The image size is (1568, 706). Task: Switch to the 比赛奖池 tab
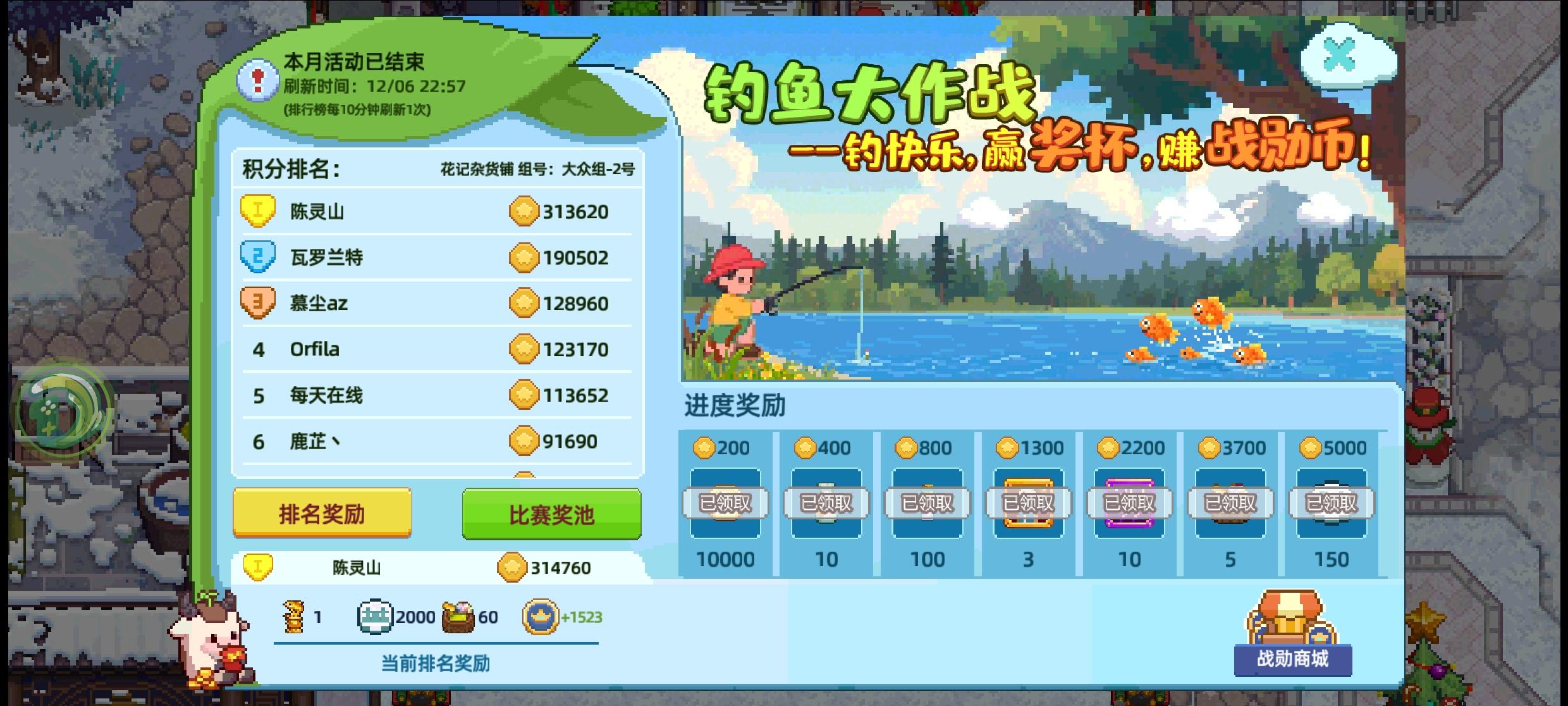(x=551, y=515)
